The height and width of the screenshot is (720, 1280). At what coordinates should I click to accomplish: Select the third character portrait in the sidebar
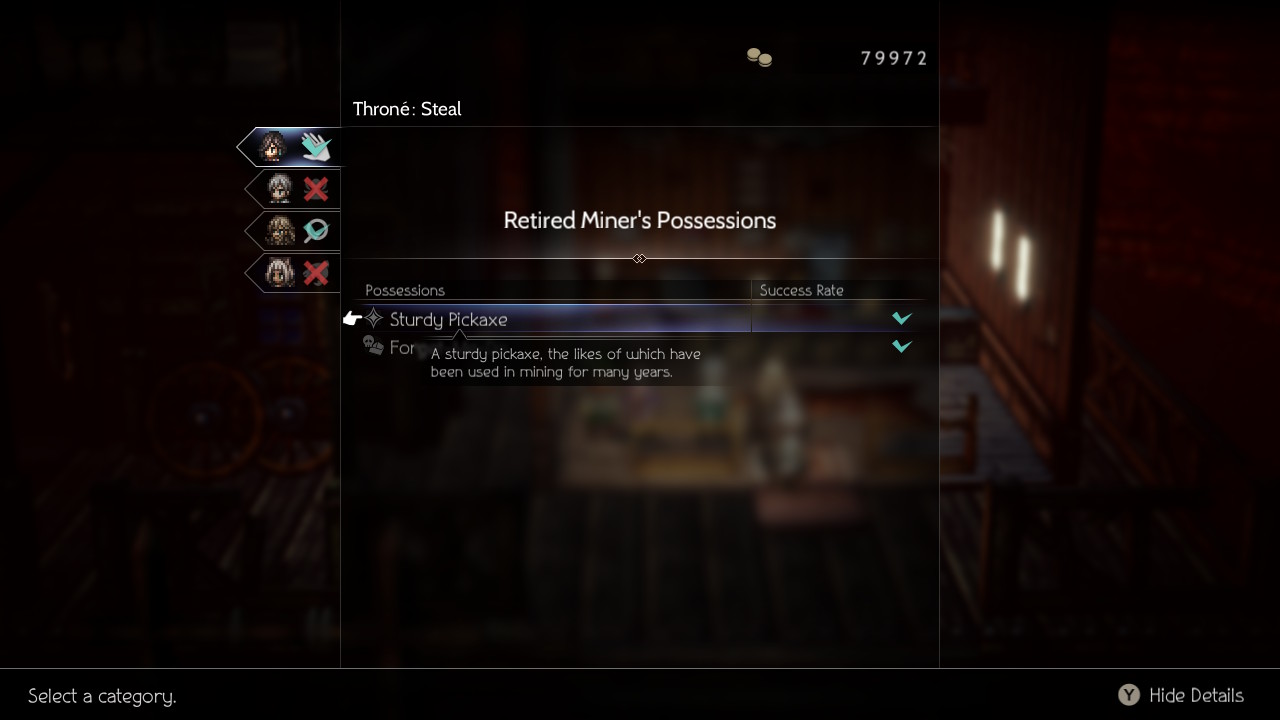pos(279,230)
